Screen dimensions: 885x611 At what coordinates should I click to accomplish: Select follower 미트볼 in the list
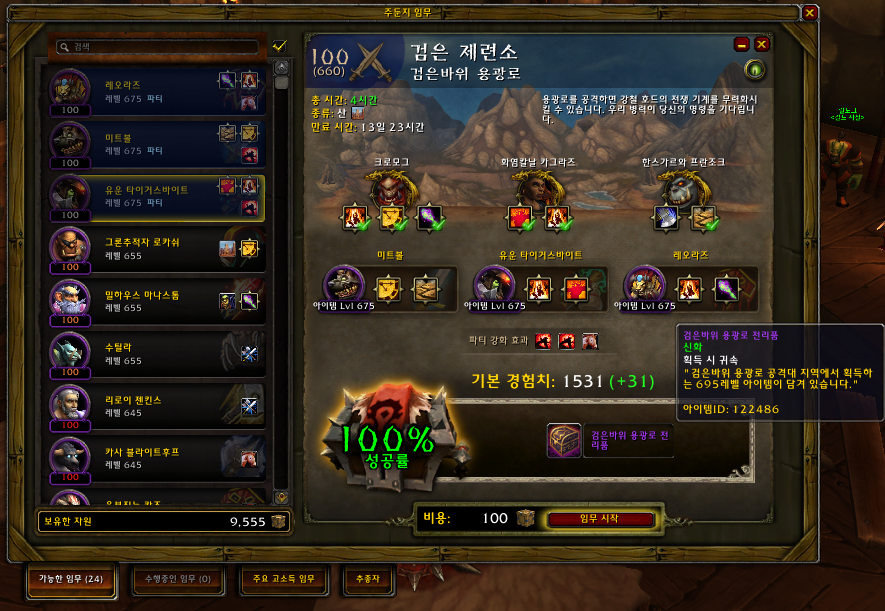click(x=155, y=143)
